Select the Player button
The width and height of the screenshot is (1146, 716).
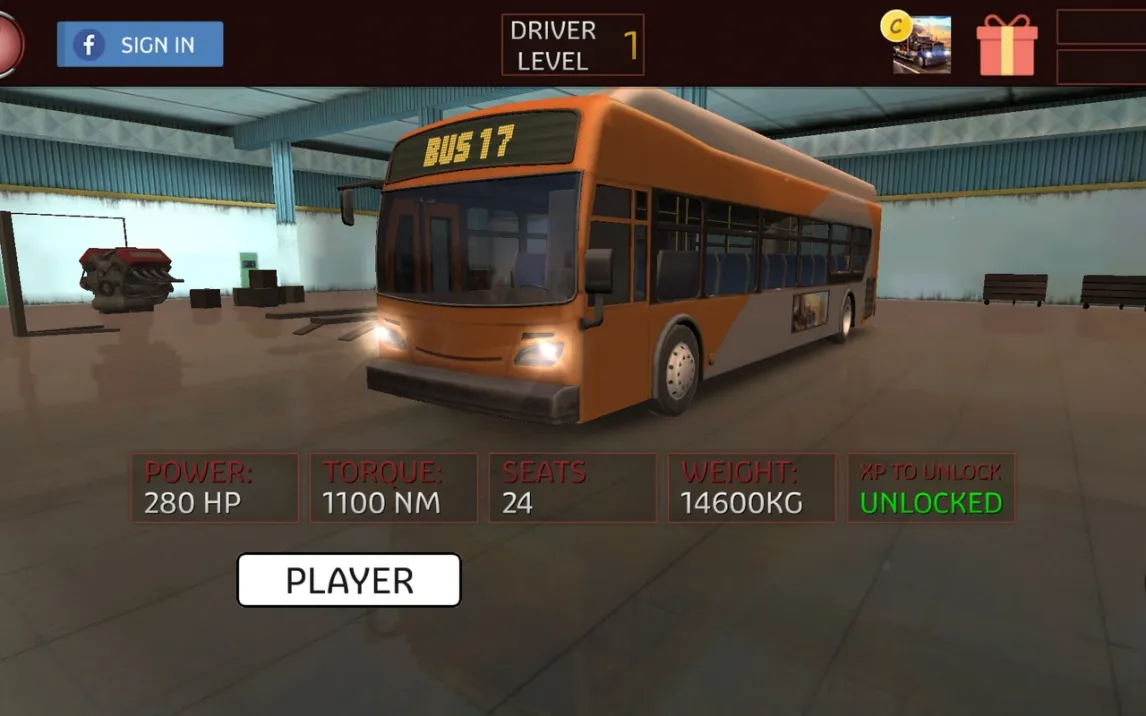click(x=348, y=580)
